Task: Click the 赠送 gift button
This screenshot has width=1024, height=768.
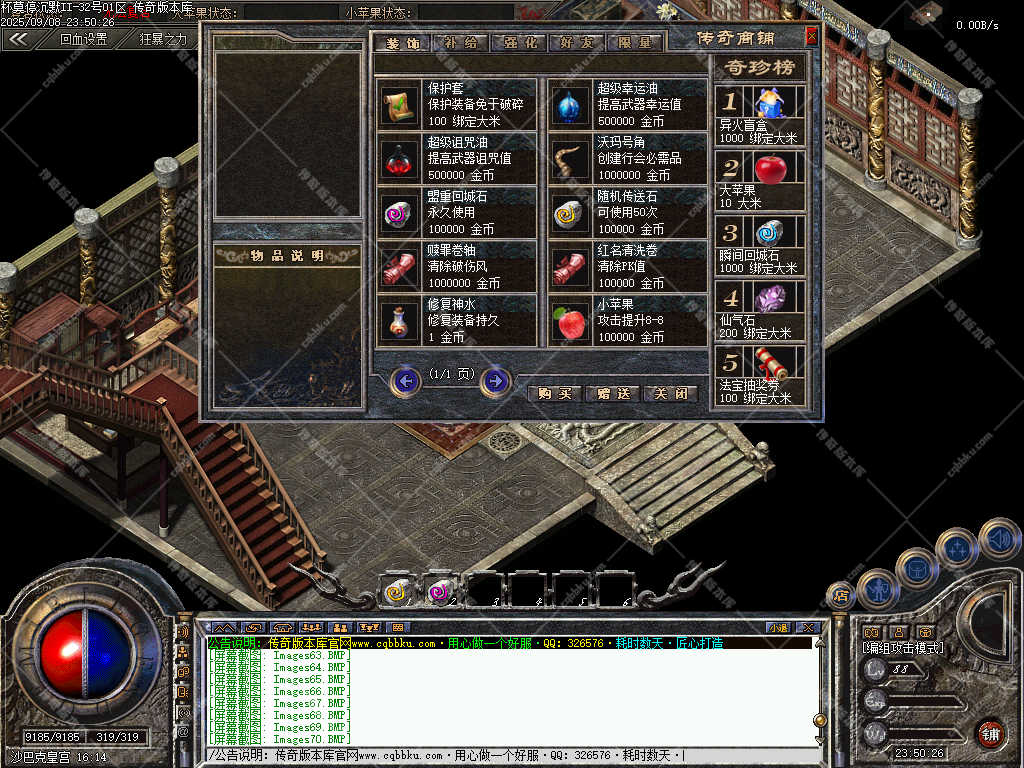Action: coord(612,393)
